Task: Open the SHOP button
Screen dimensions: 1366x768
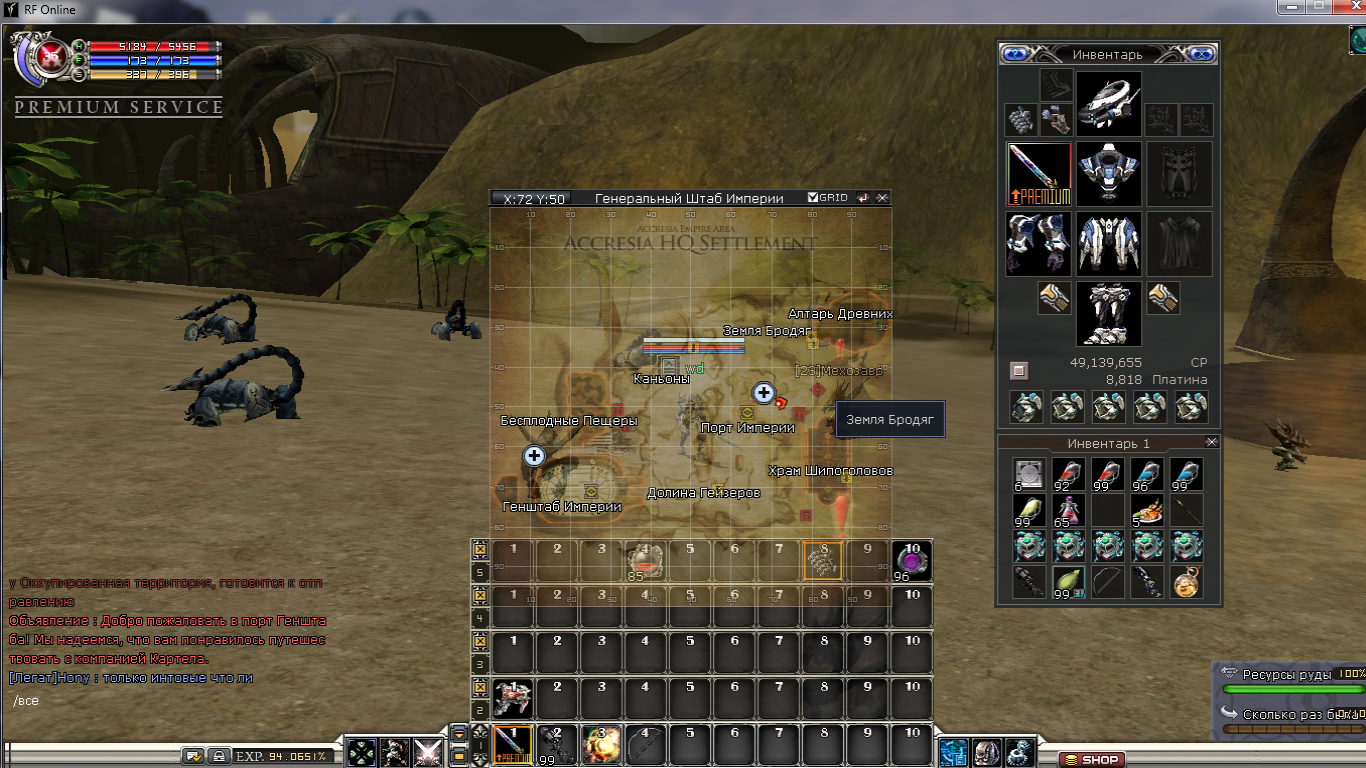Action: [x=1091, y=759]
